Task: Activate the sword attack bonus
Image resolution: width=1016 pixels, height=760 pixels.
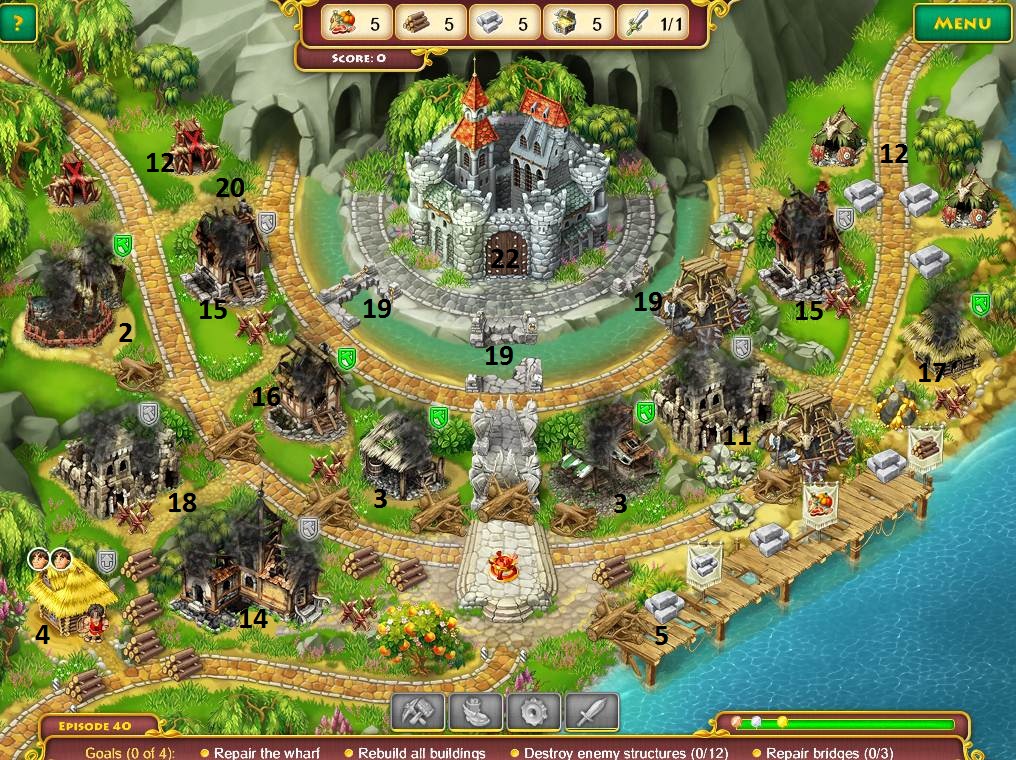Action: (x=591, y=712)
